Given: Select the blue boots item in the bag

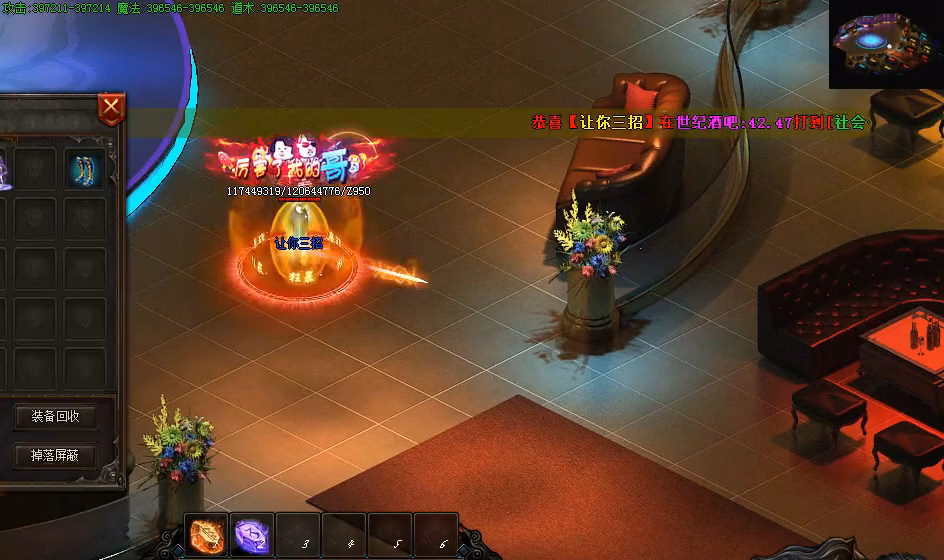Looking at the screenshot, I should click(85, 169).
